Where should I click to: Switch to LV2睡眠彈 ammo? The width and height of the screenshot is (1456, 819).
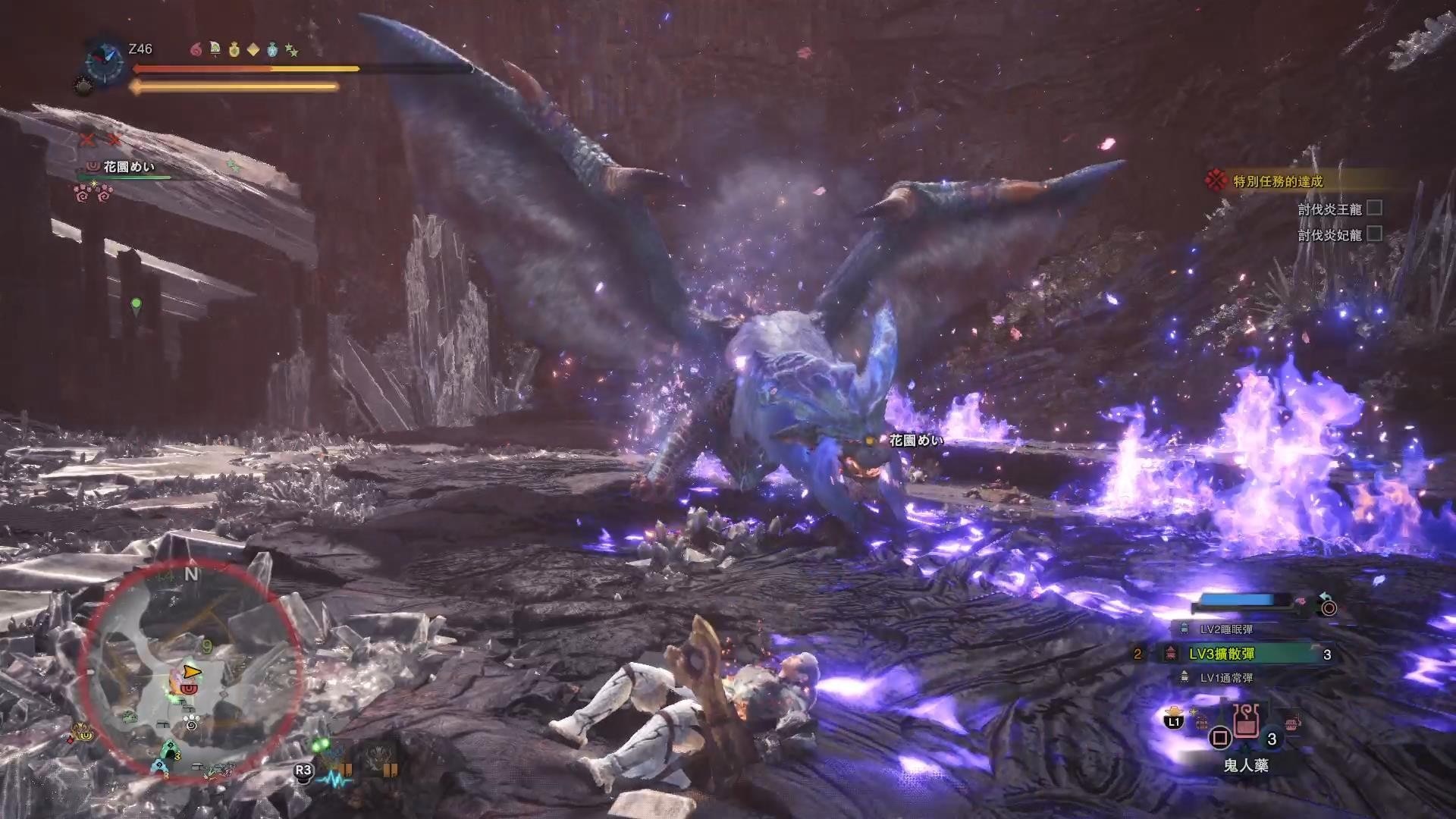click(x=1225, y=629)
